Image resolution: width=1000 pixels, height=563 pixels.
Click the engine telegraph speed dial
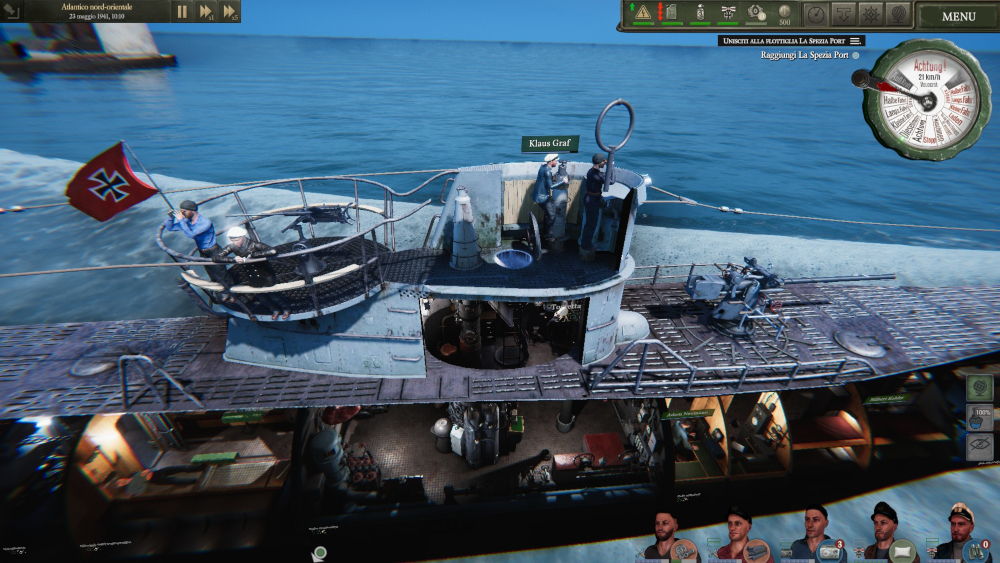point(920,100)
